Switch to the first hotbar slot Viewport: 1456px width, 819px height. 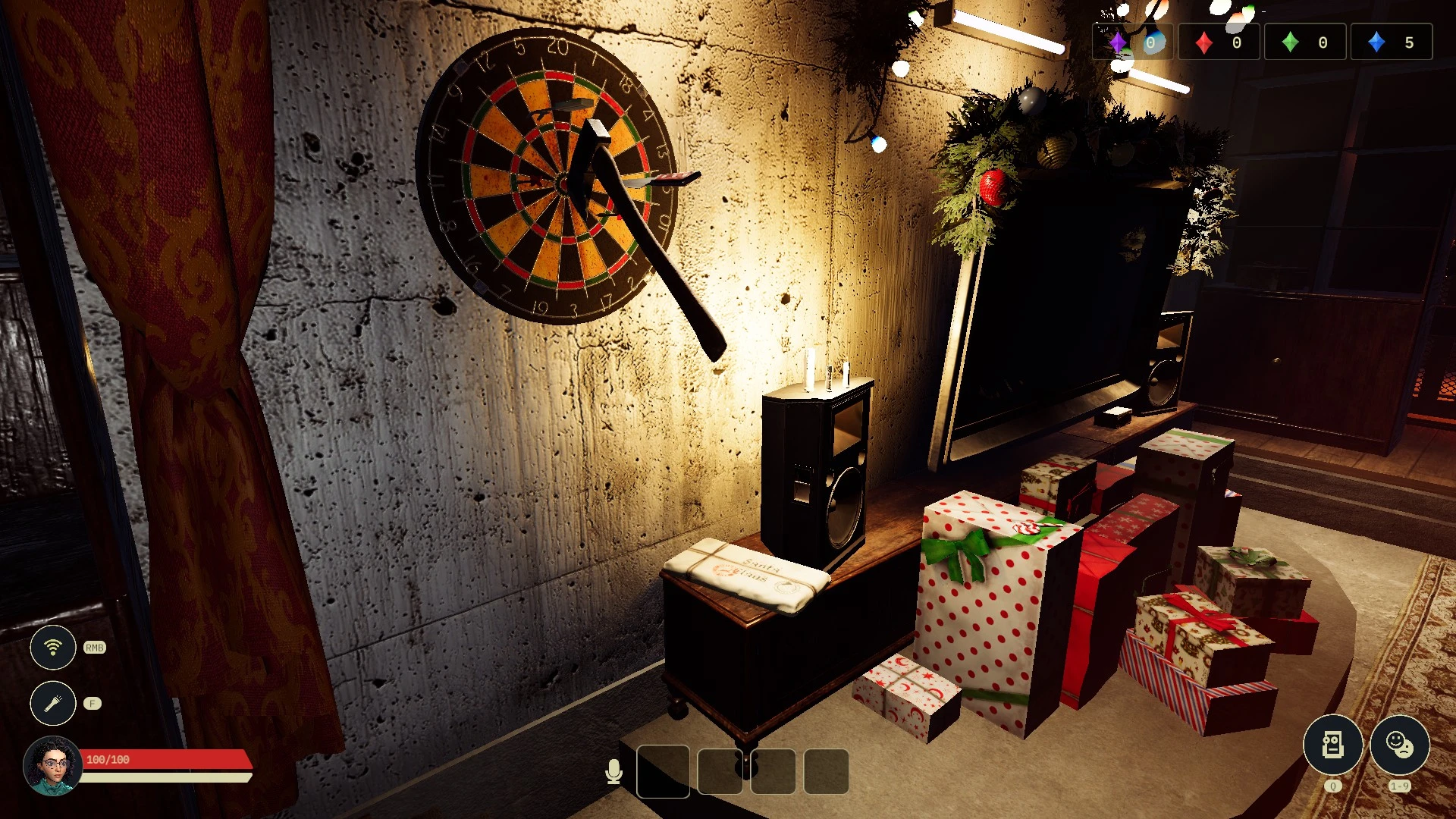[664, 772]
